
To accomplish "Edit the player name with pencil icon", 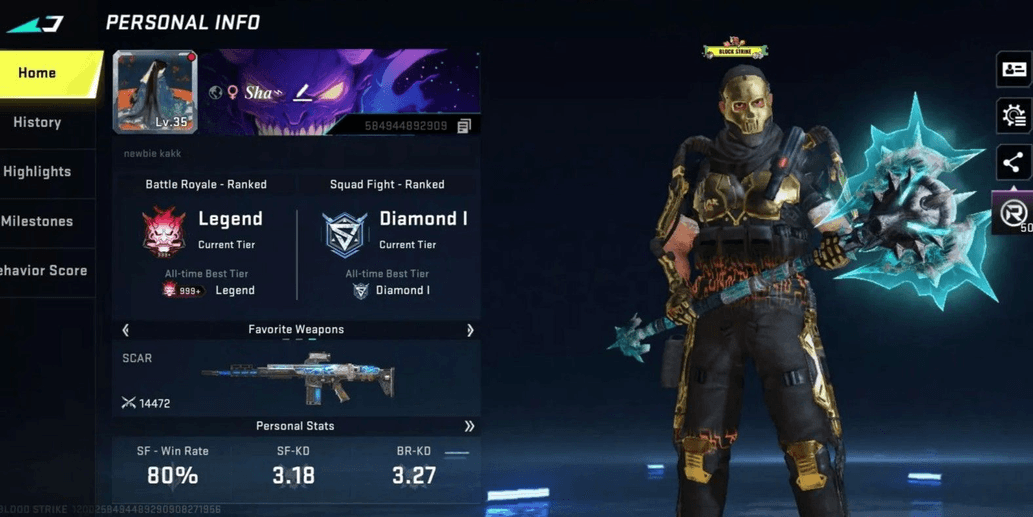I will click(302, 93).
